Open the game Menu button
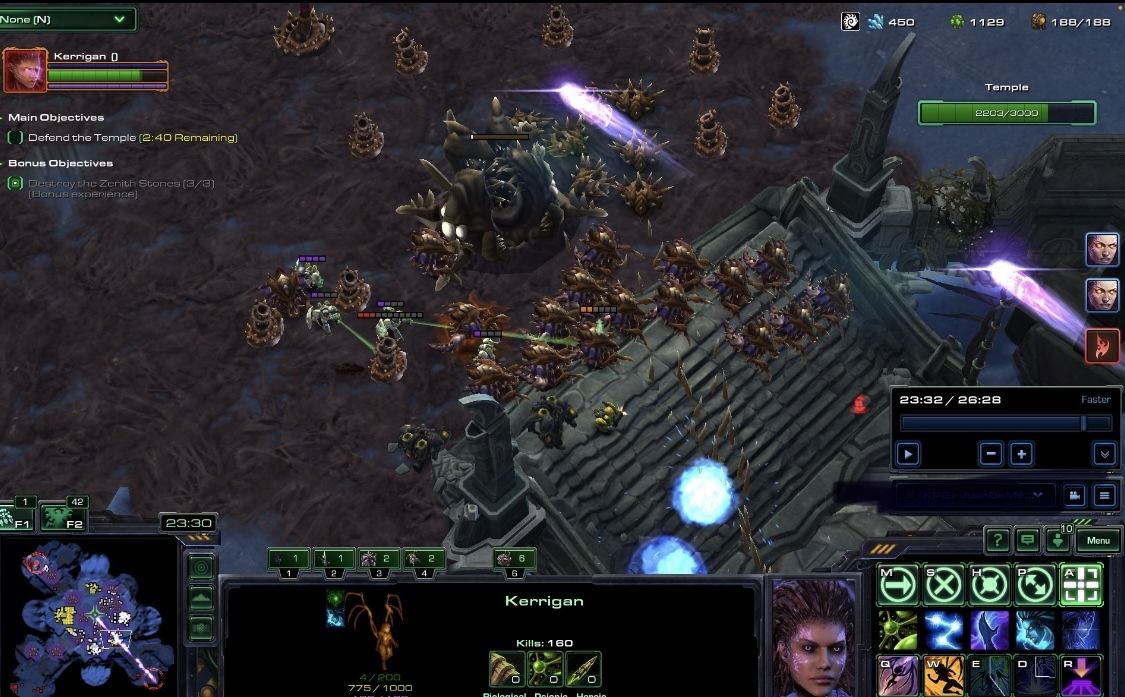The image size is (1125, 697). (x=1097, y=541)
